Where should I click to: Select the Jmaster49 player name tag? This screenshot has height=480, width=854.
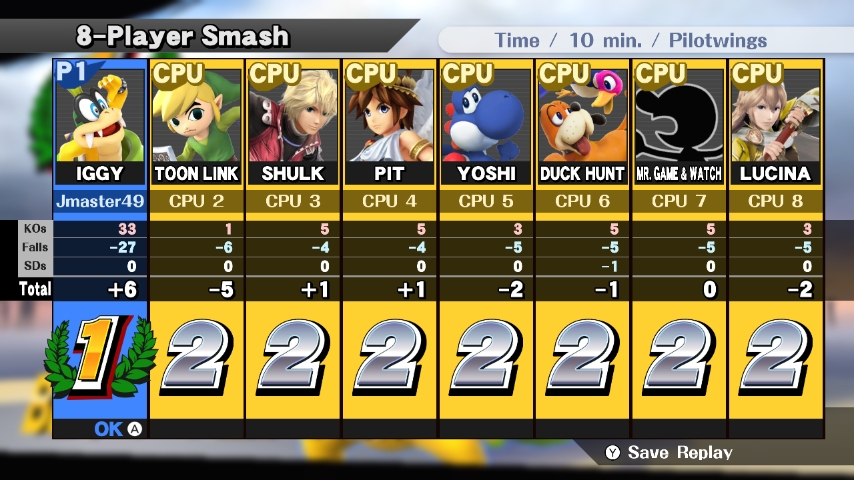pos(100,201)
